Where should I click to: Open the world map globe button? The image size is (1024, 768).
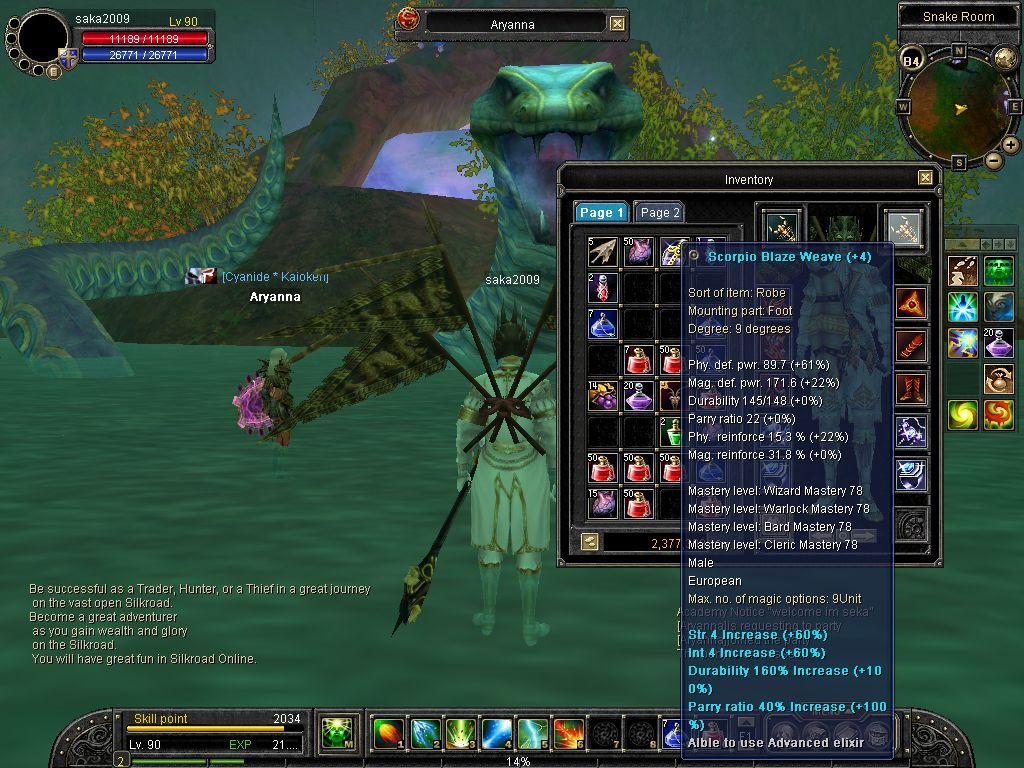1004,58
